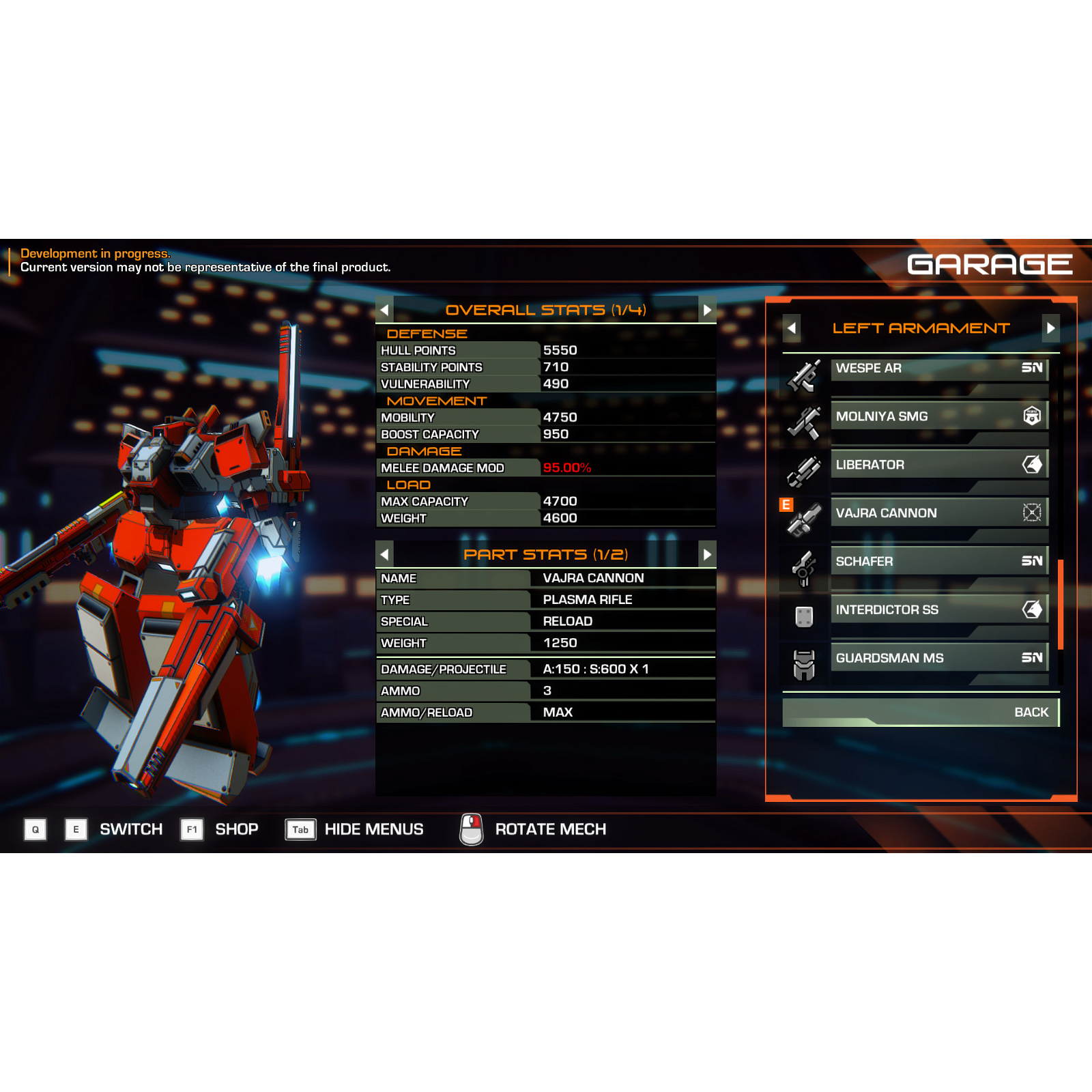Open next page of Part Stats

(x=707, y=555)
